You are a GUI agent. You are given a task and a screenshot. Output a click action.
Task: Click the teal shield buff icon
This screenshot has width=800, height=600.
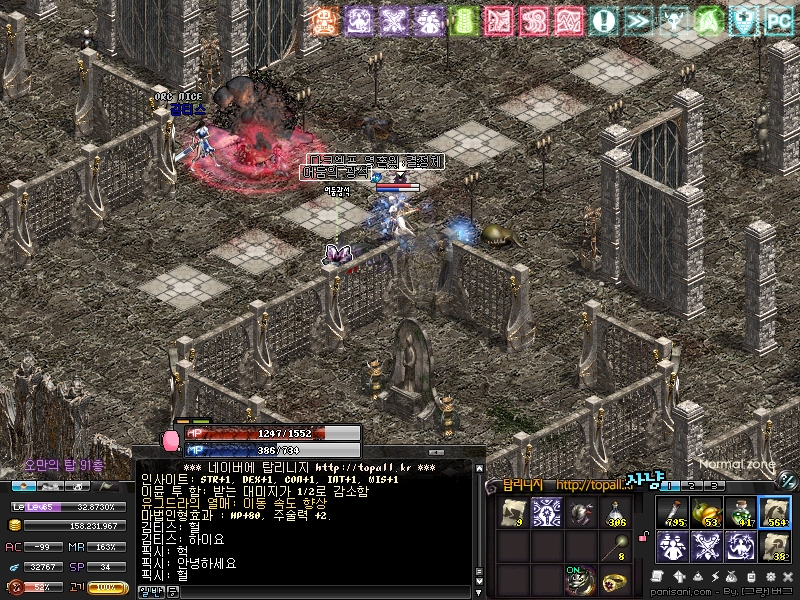pos(743,20)
